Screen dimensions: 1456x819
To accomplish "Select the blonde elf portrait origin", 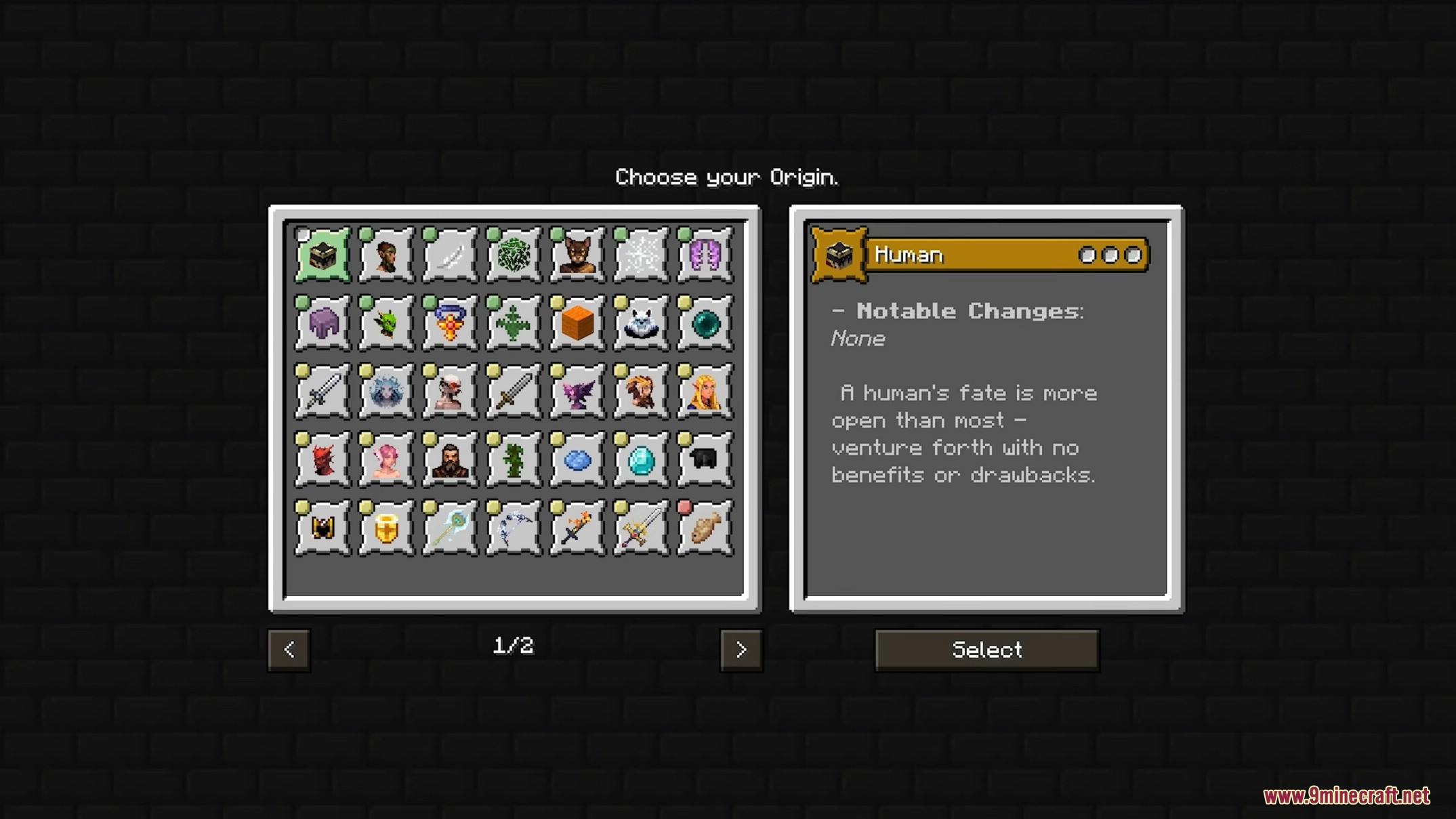I will coord(705,392).
